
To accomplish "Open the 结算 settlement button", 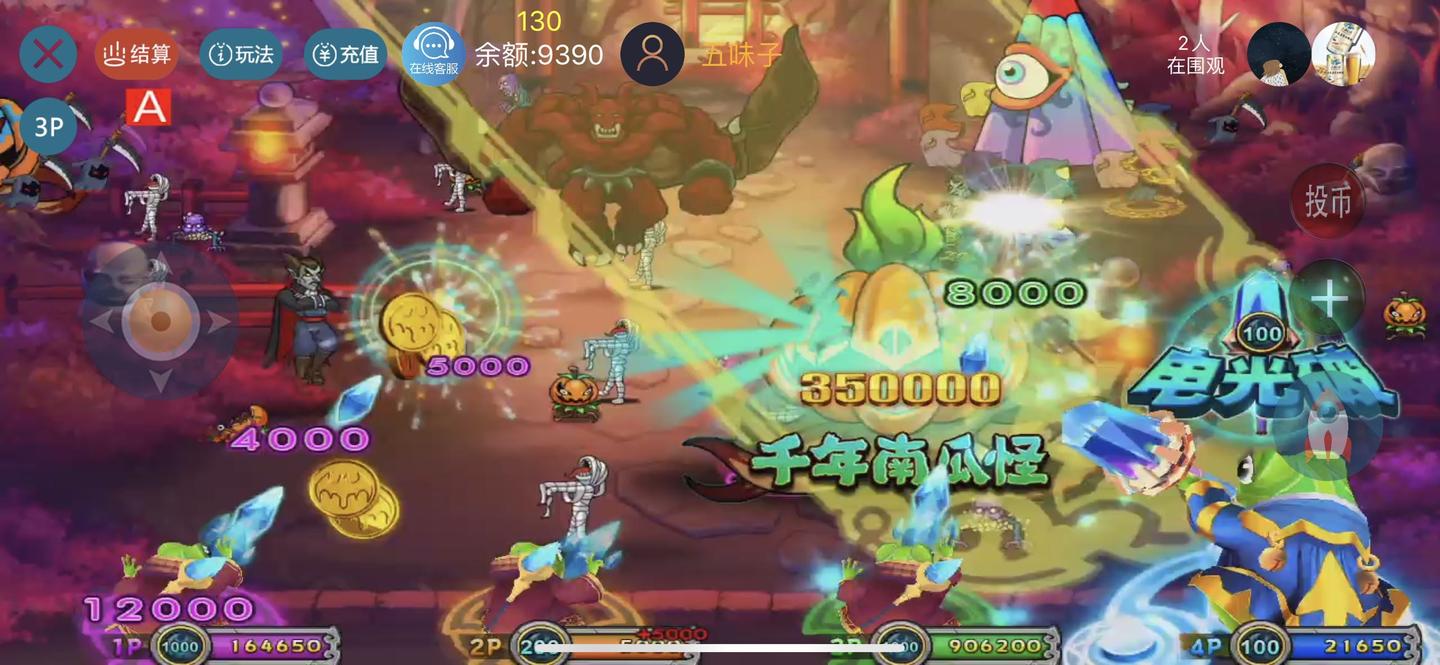I will point(137,54).
